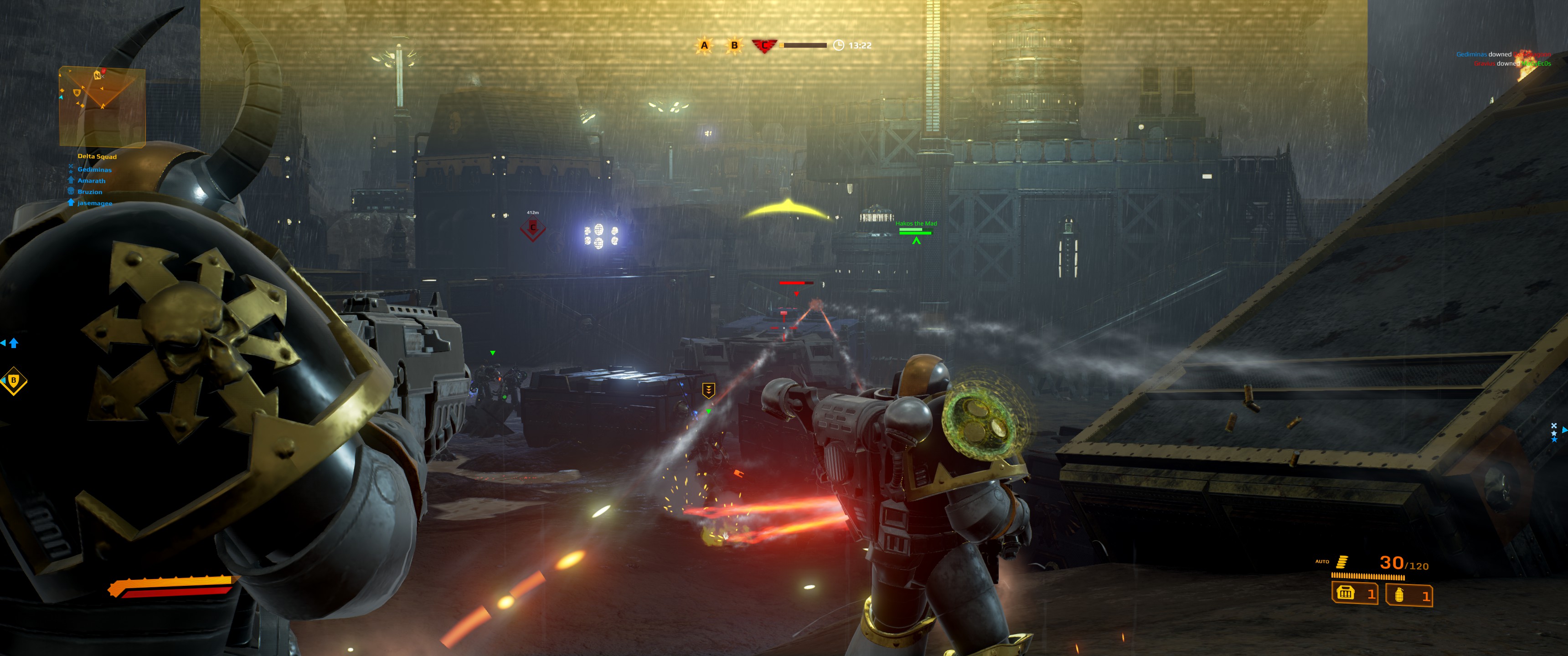
Task: Click squad member Gediminas in Delta Squad
Action: point(94,170)
